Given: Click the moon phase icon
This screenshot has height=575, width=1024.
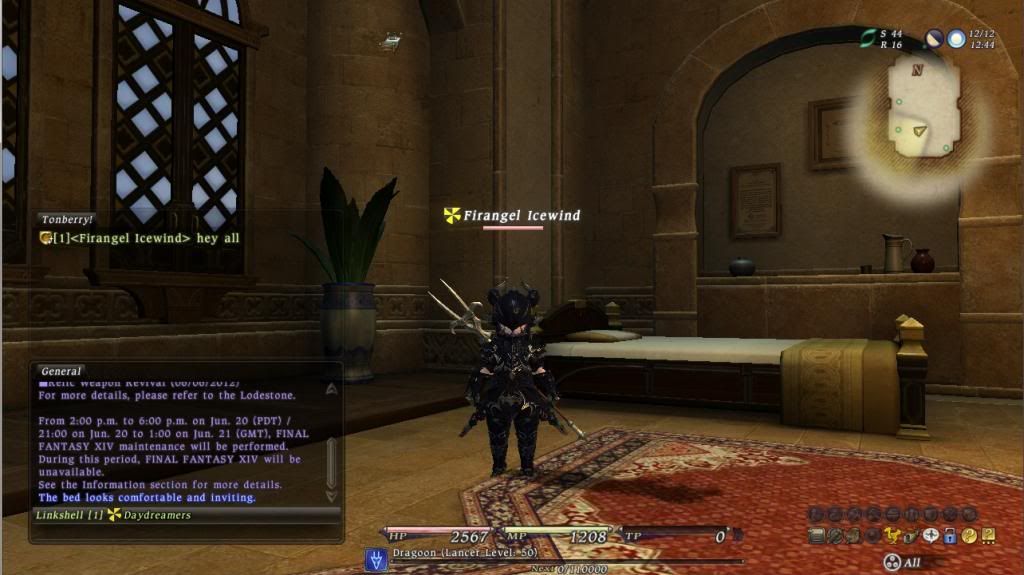Looking at the screenshot, I should point(934,39).
